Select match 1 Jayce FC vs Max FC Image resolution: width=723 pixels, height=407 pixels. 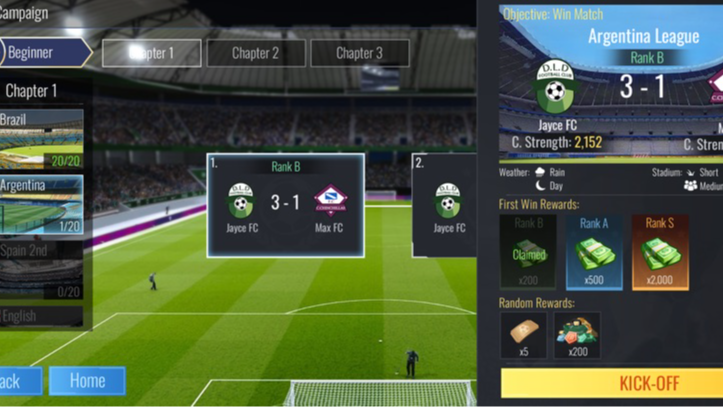(285, 205)
